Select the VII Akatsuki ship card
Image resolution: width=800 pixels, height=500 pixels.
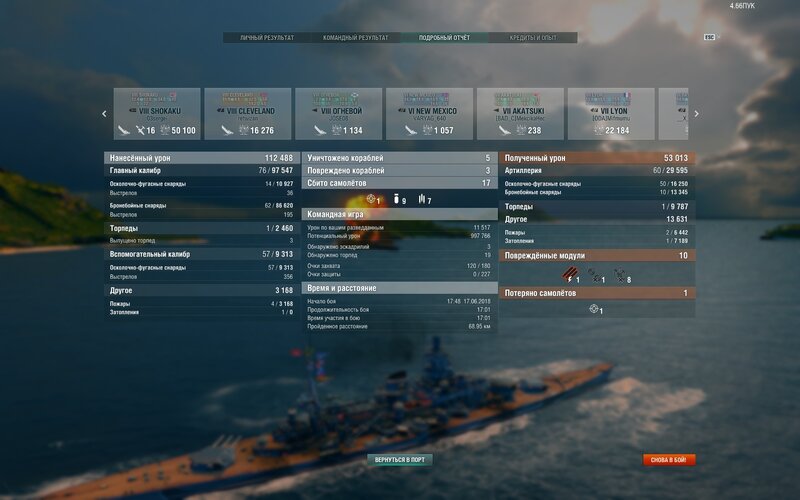pyautogui.click(x=521, y=113)
